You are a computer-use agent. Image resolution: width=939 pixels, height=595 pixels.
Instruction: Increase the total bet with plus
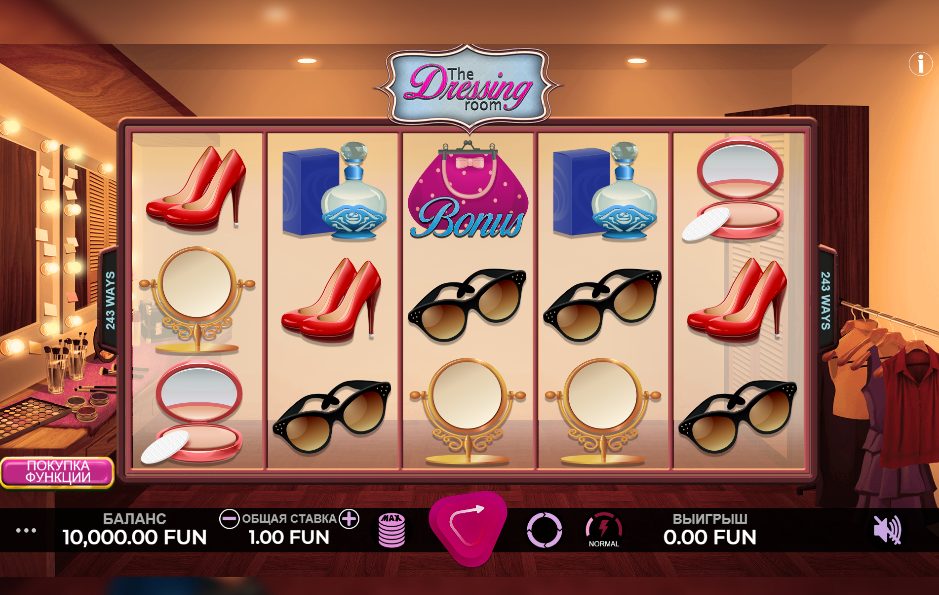tap(348, 518)
